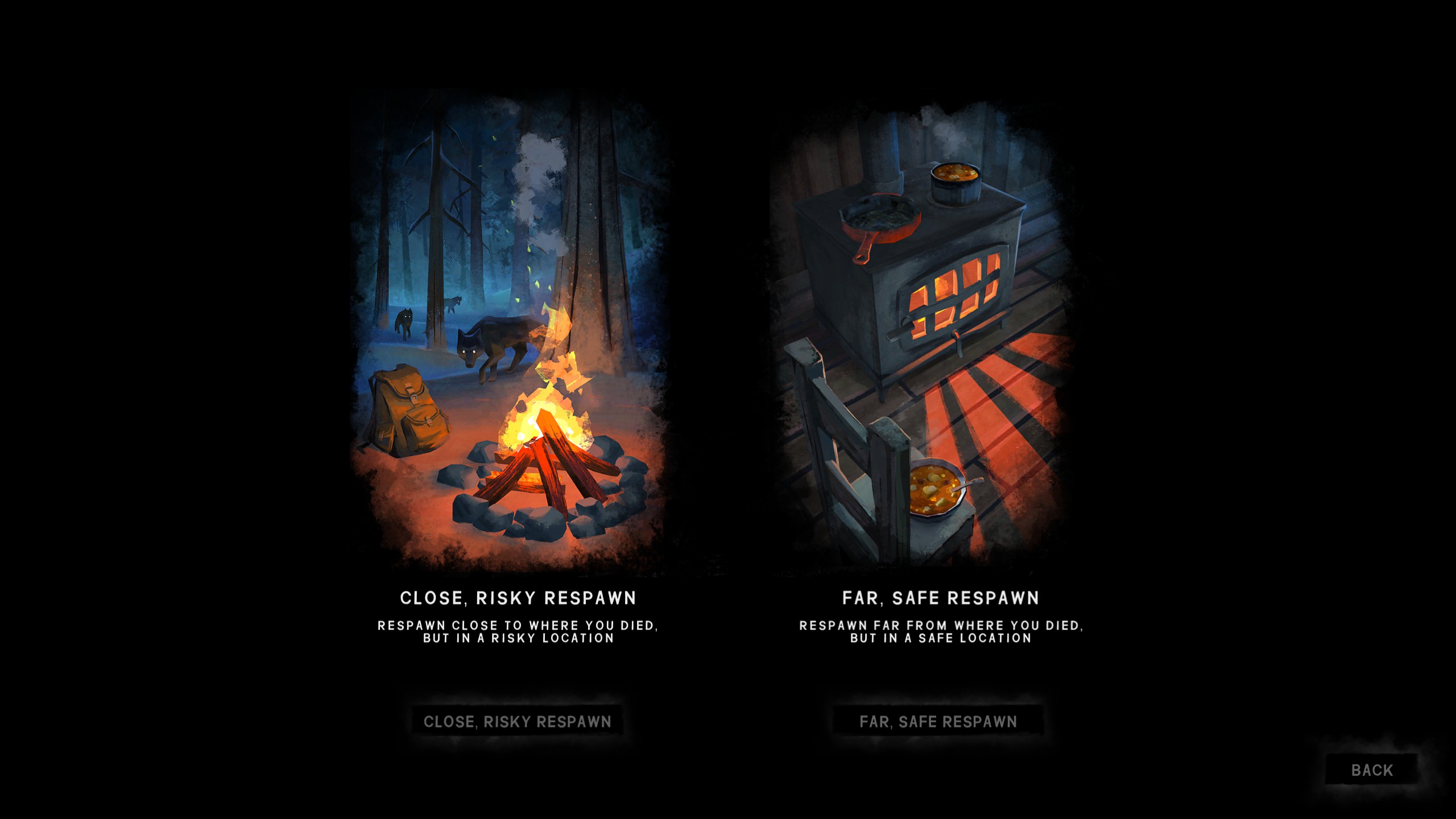This screenshot has width=1456, height=819.
Task: Choose the Close, Risky Respawn button
Action: pos(517,721)
